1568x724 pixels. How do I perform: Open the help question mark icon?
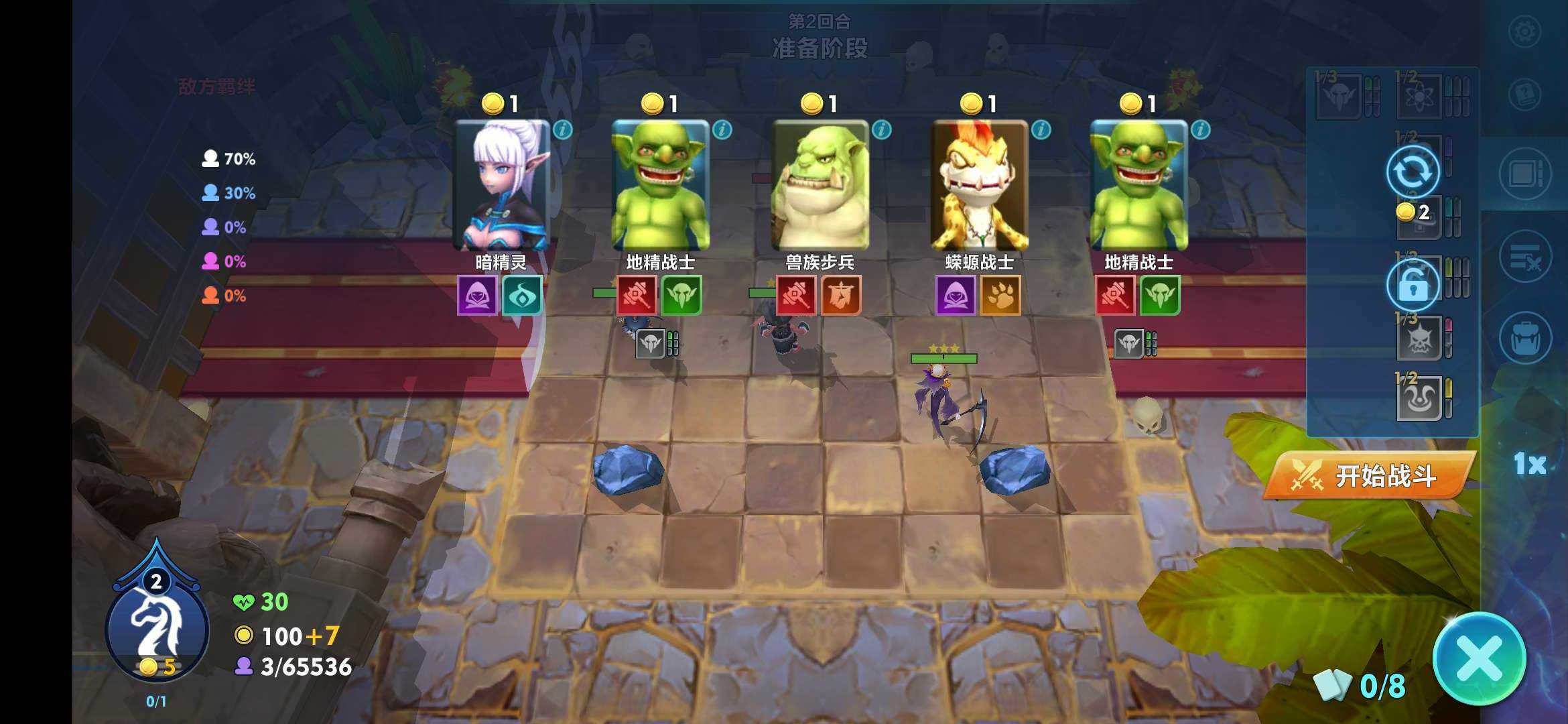[1524, 95]
